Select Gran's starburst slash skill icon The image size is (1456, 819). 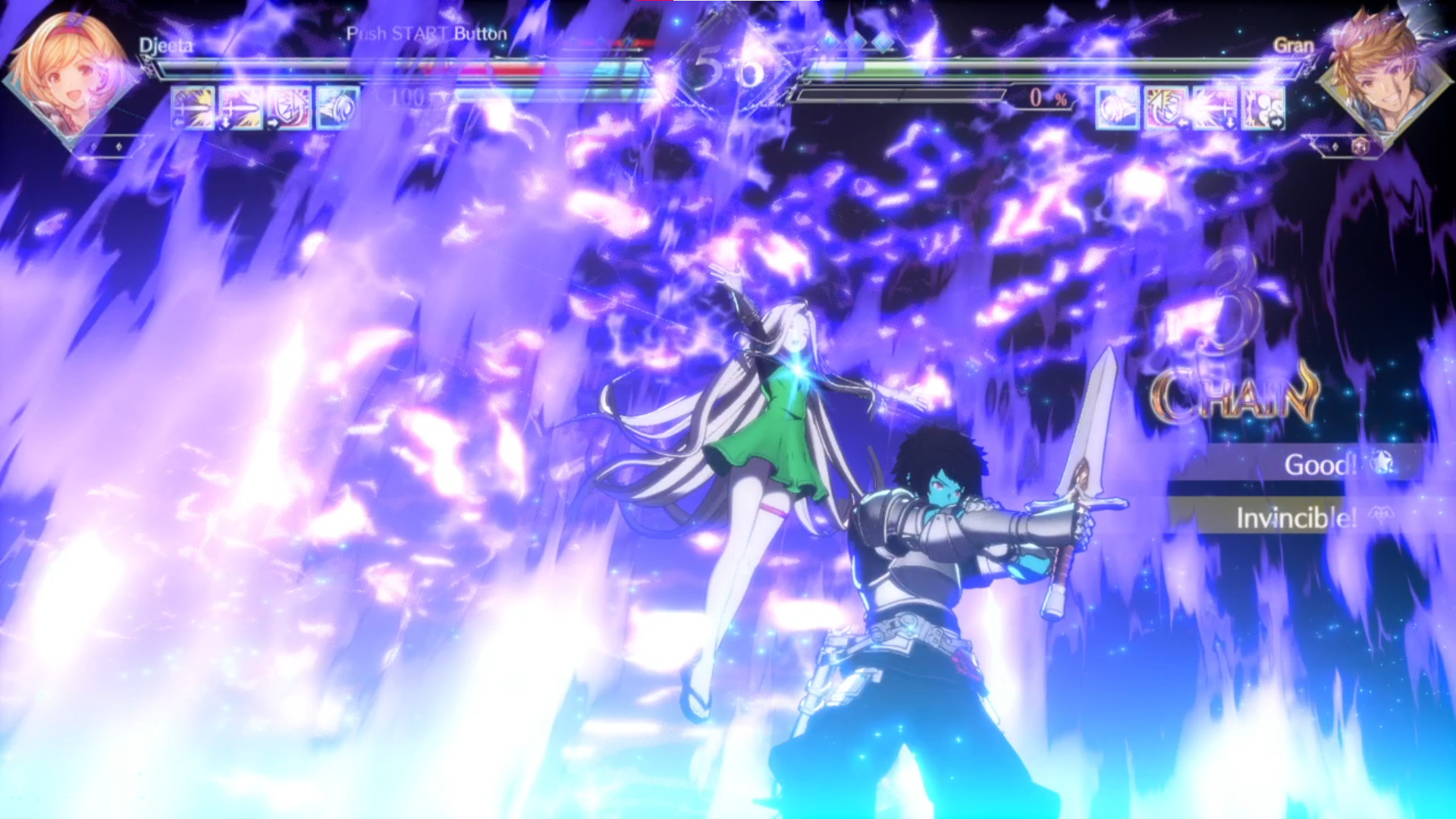(x=1213, y=108)
